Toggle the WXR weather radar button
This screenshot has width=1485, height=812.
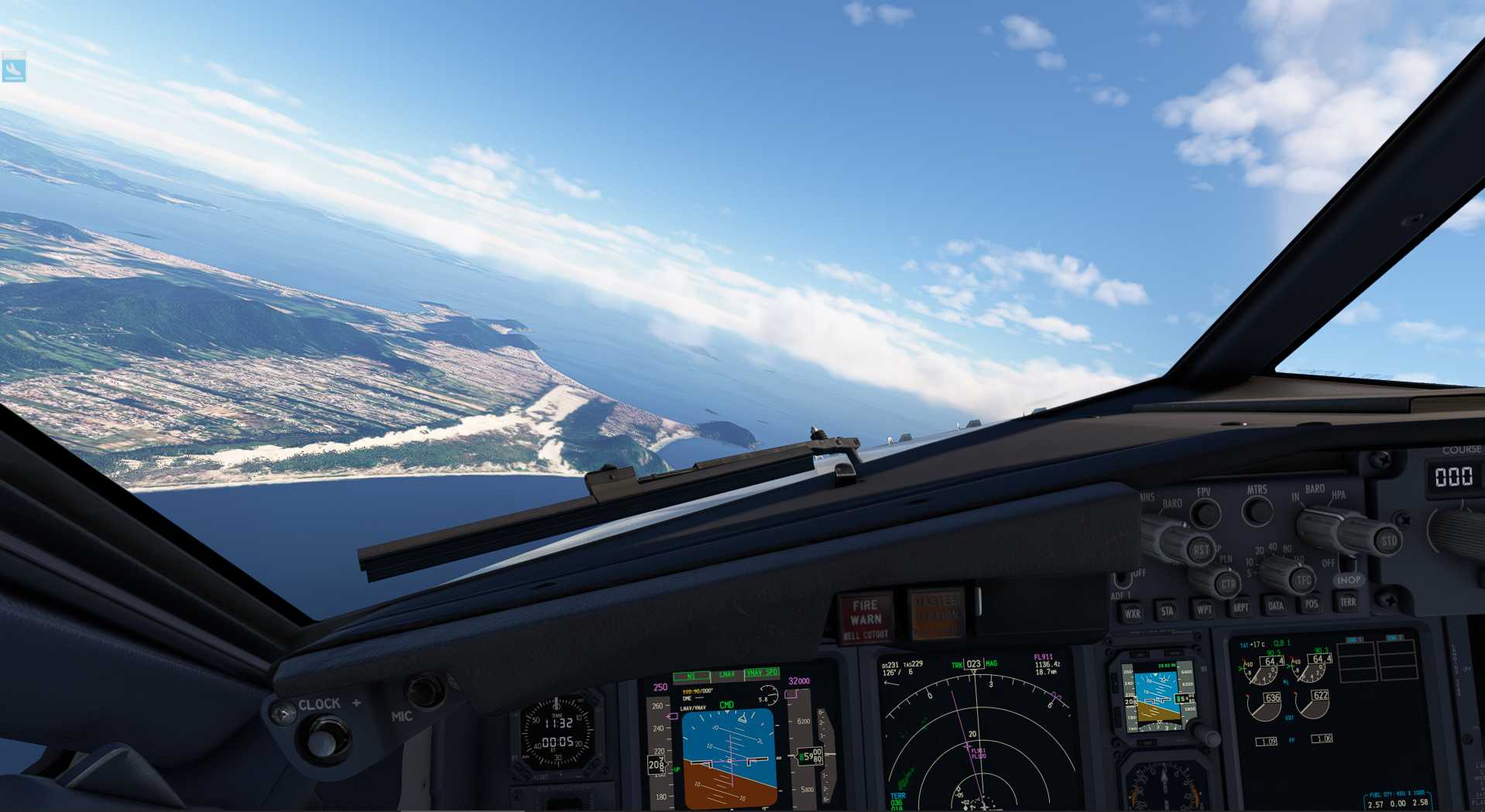(x=1132, y=613)
